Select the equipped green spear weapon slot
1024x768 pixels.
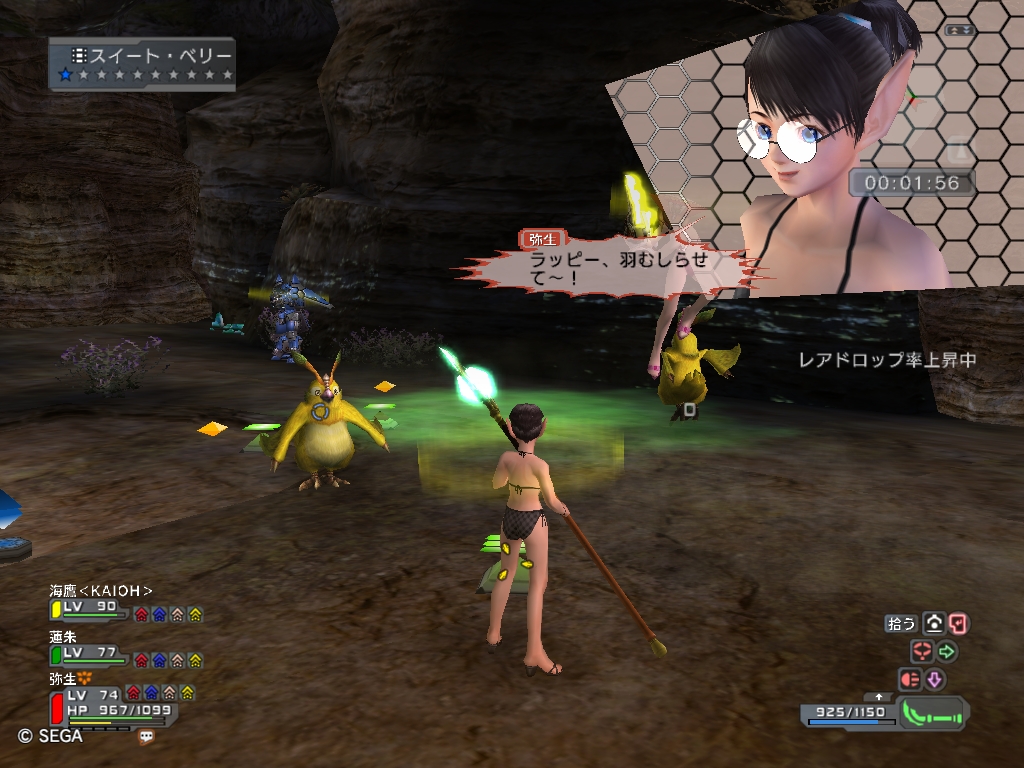(933, 714)
